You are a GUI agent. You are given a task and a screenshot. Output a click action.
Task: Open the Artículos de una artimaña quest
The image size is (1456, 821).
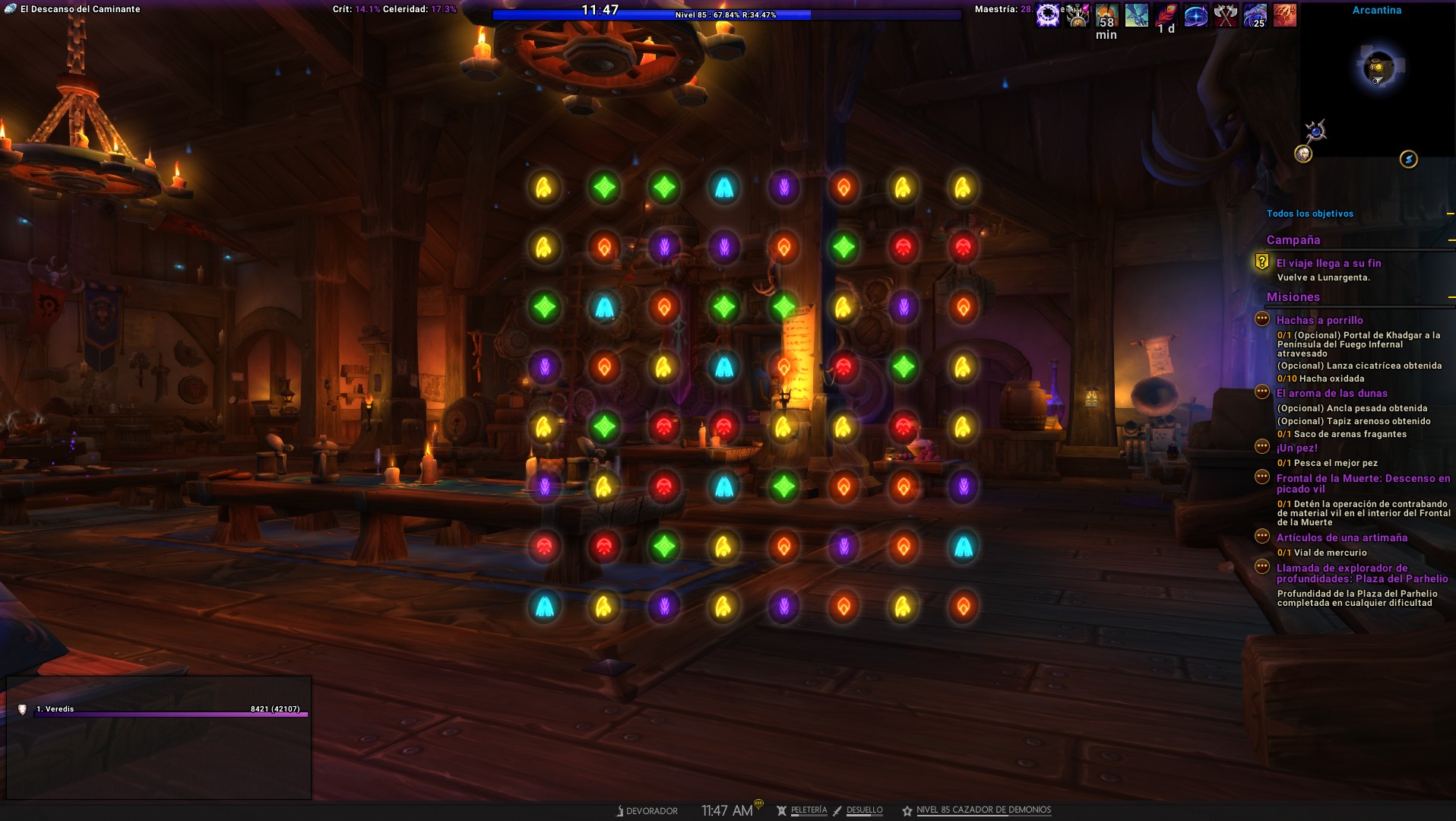pos(1341,537)
